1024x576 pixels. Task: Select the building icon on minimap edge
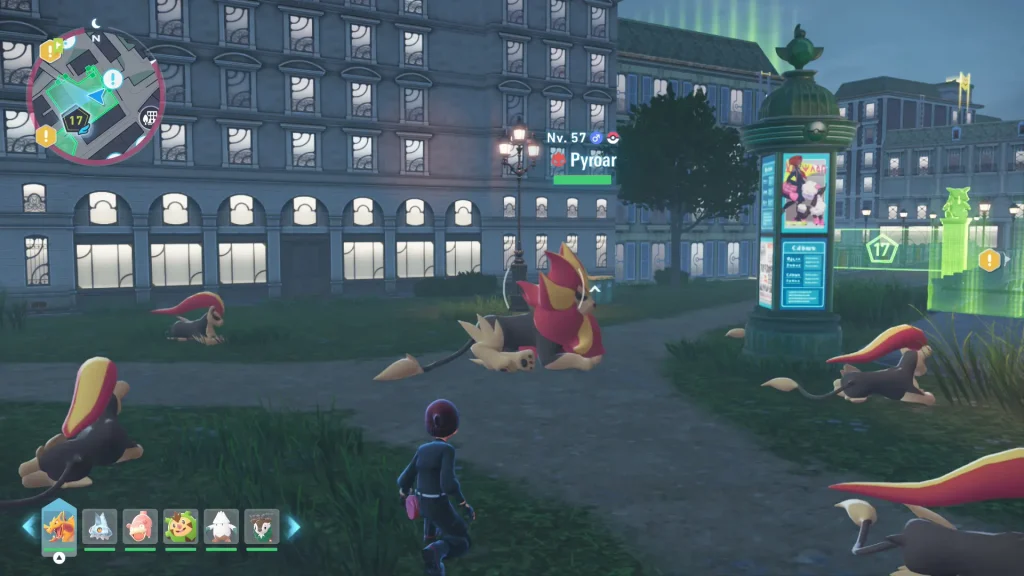[x=149, y=117]
